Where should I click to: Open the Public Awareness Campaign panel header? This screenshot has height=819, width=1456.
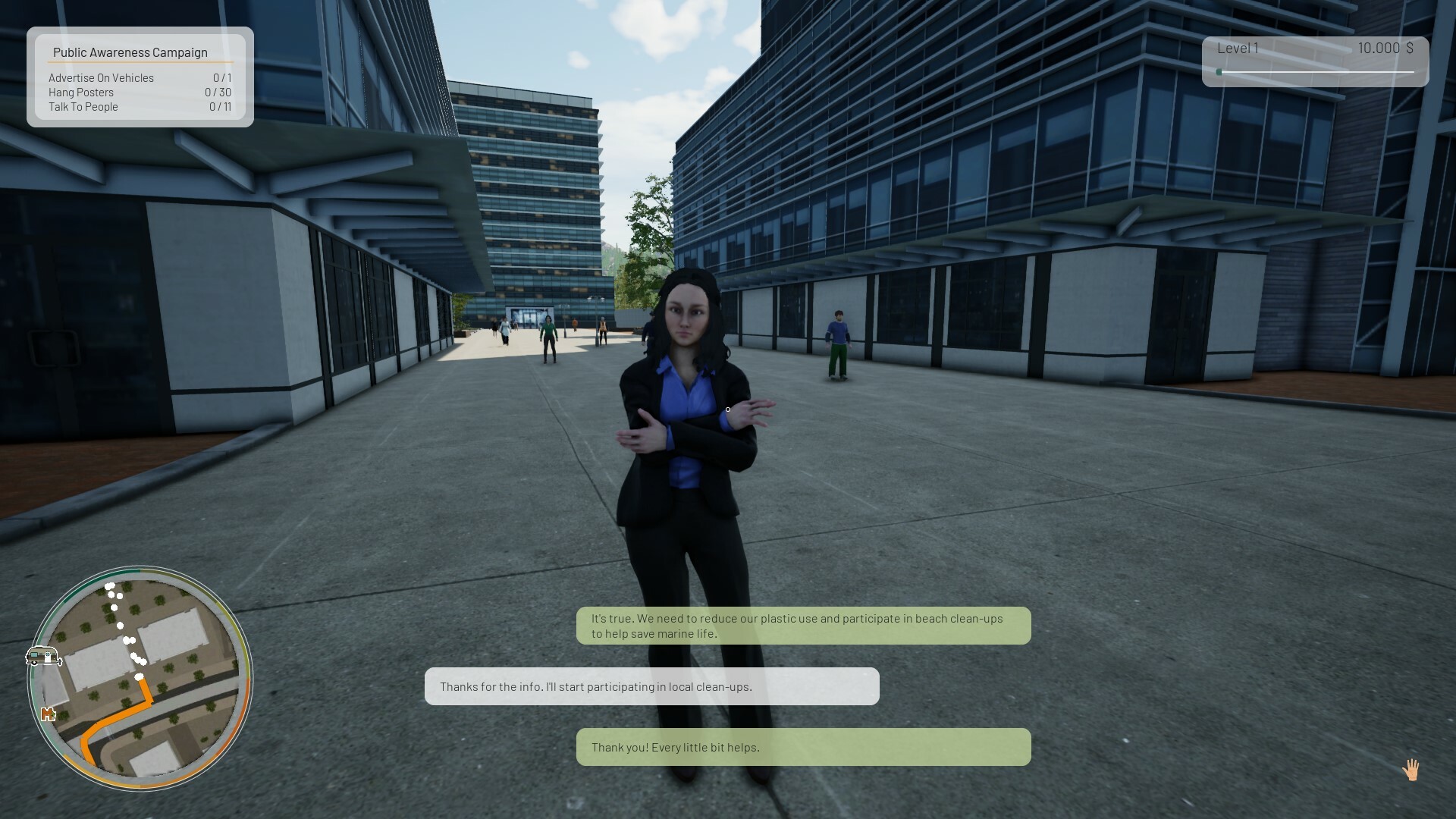(130, 52)
